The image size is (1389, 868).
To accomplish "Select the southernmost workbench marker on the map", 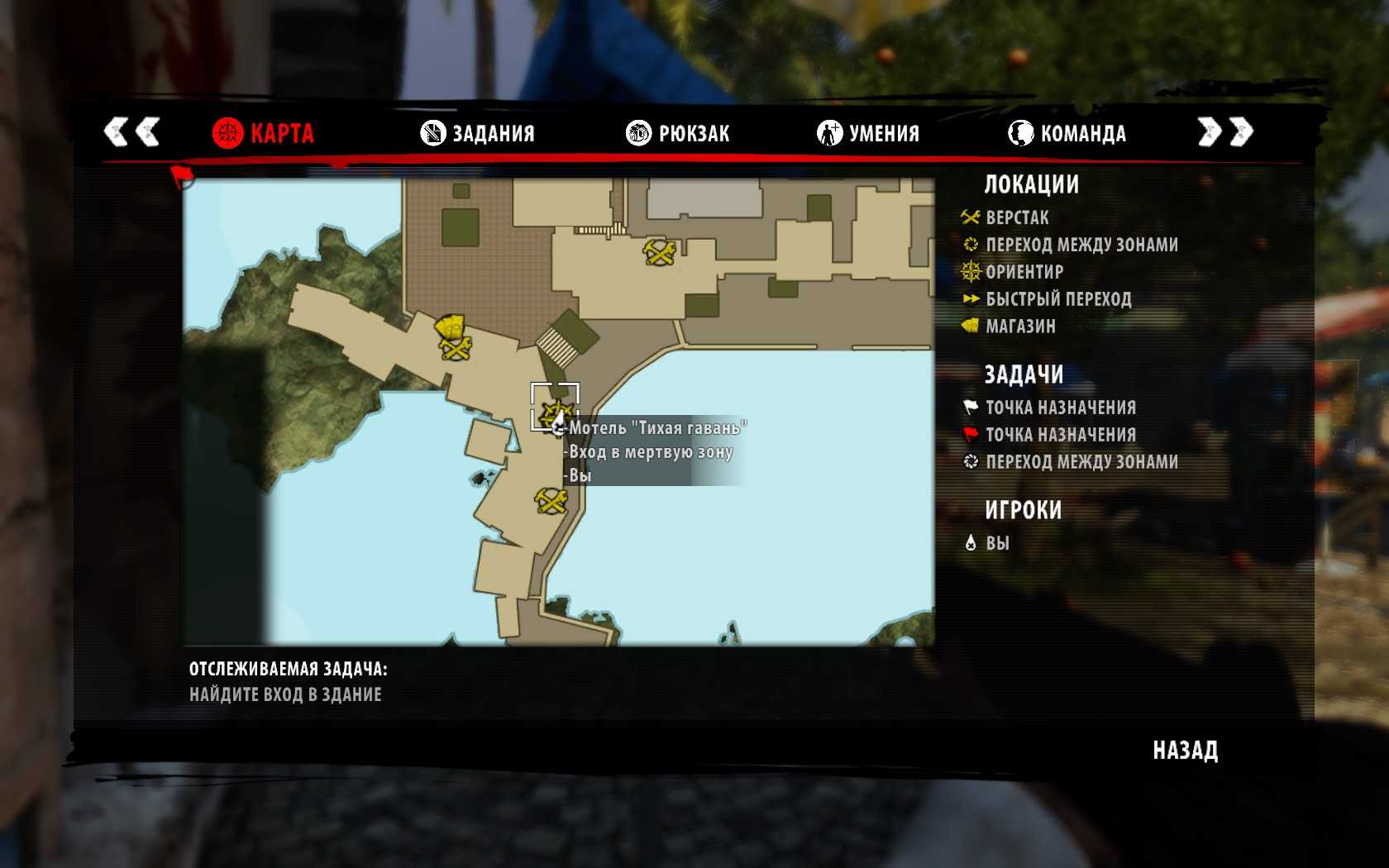I will (x=551, y=501).
